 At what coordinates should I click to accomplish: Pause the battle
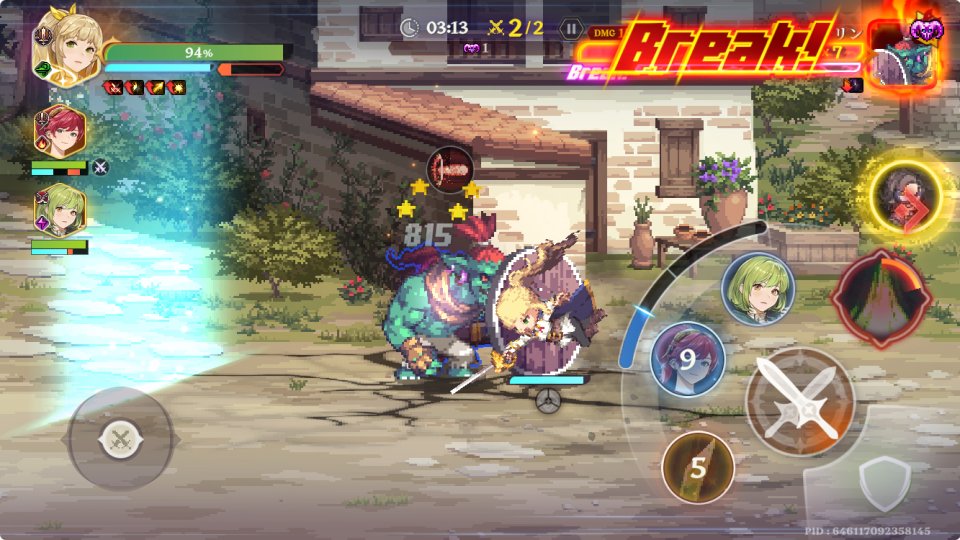(571, 28)
